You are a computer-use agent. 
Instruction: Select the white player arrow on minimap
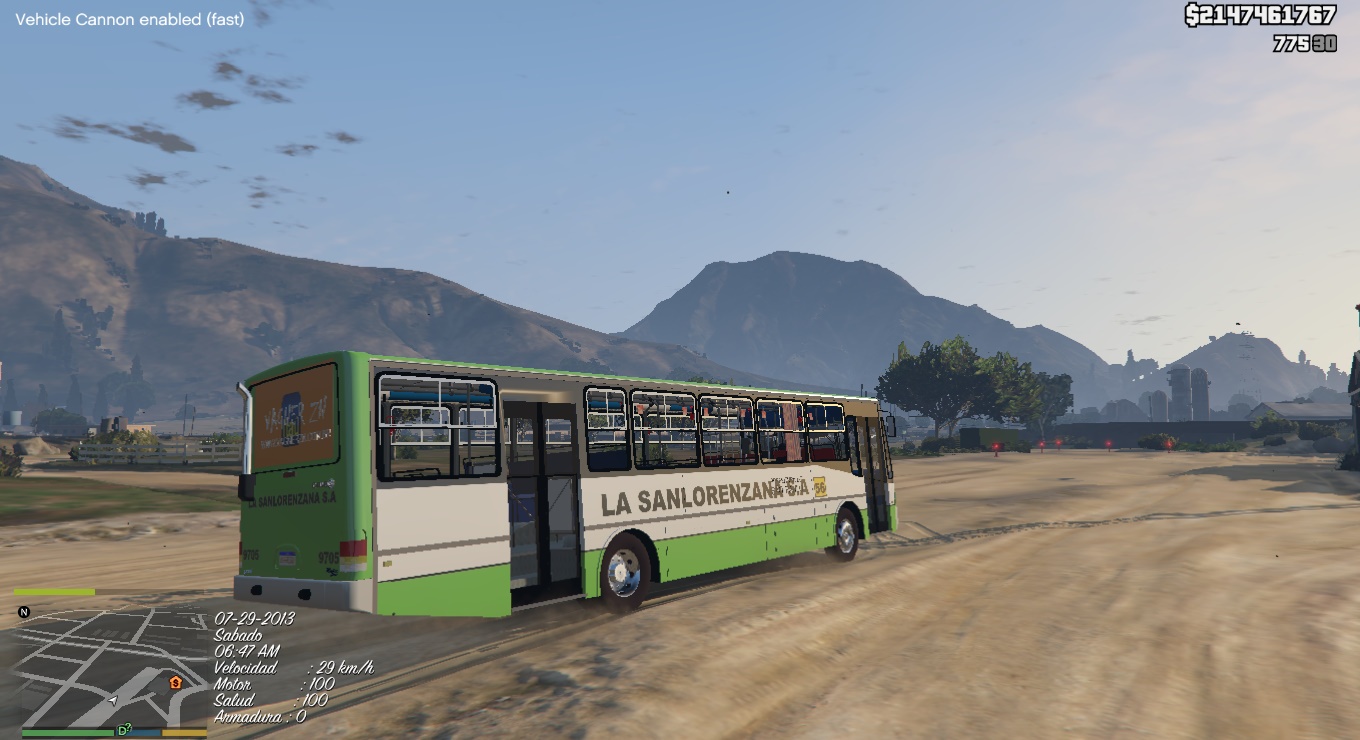[114, 700]
